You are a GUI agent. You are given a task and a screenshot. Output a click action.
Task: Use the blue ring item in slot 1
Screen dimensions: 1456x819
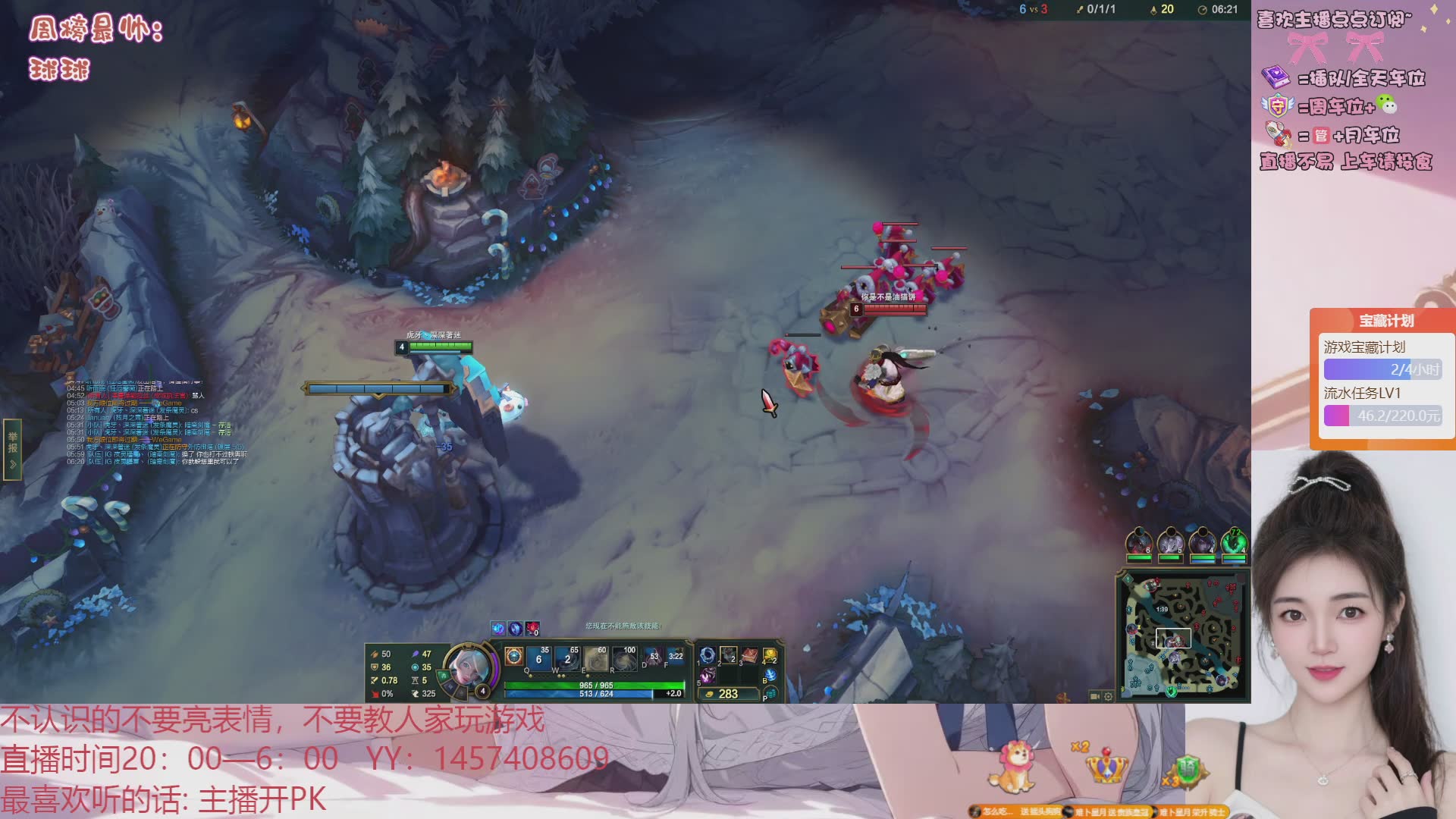[708, 655]
